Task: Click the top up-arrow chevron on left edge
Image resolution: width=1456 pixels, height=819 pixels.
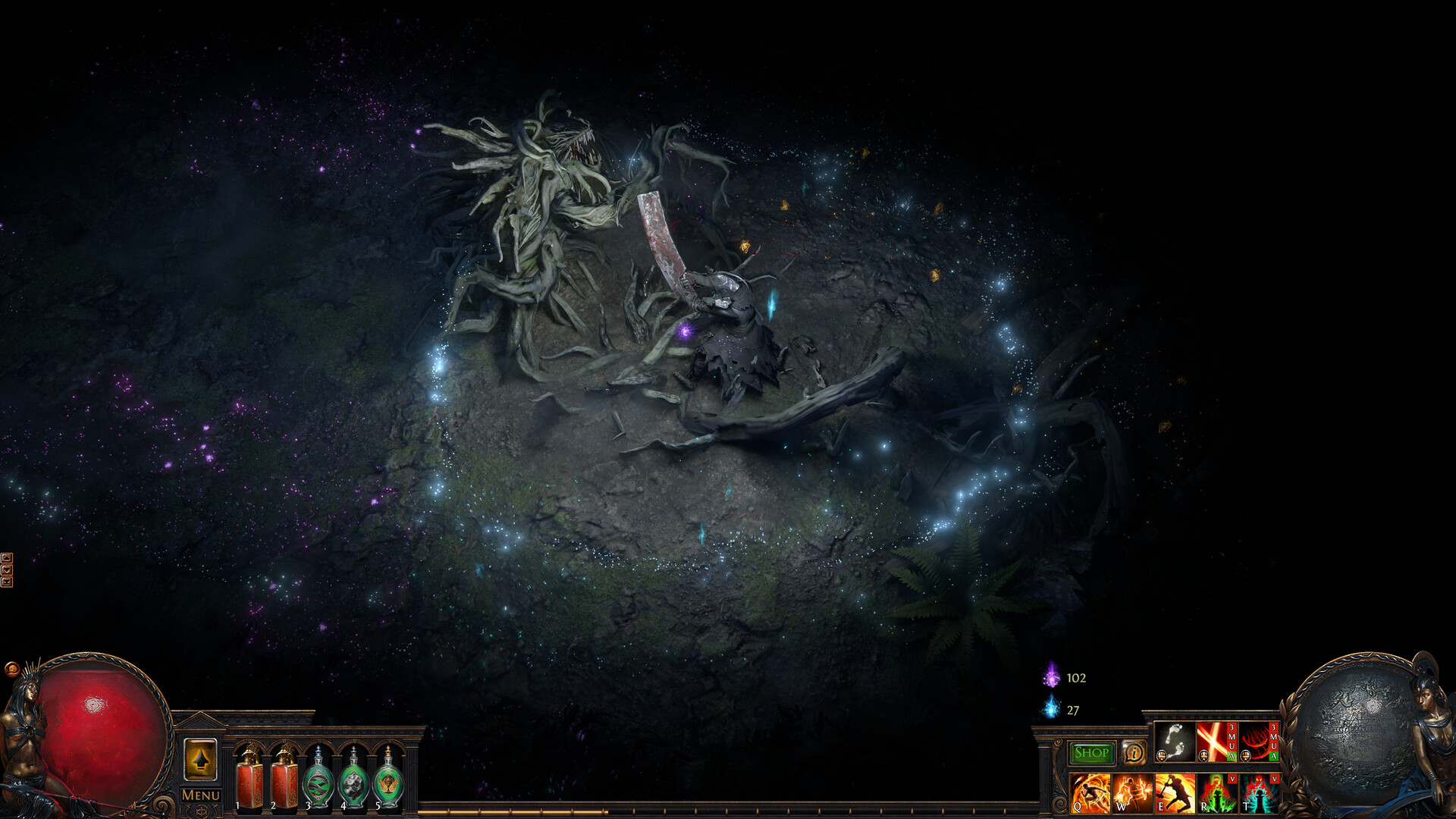Action: click(7, 558)
